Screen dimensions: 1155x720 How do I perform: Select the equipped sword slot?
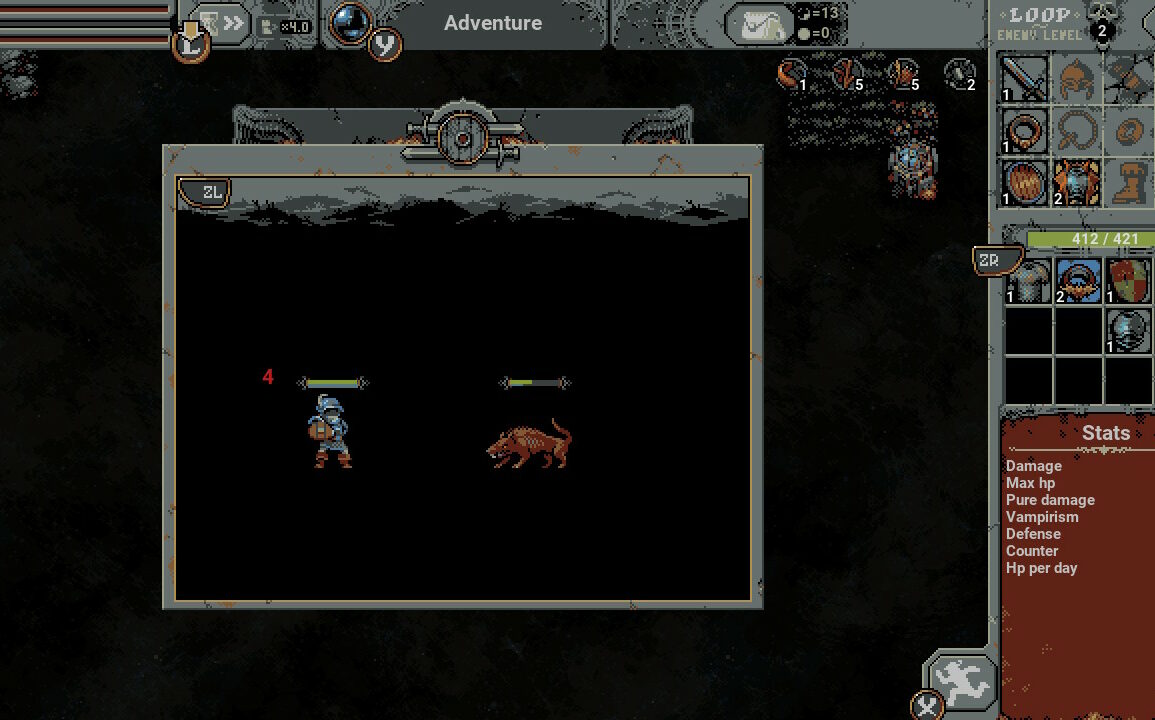coord(1025,78)
